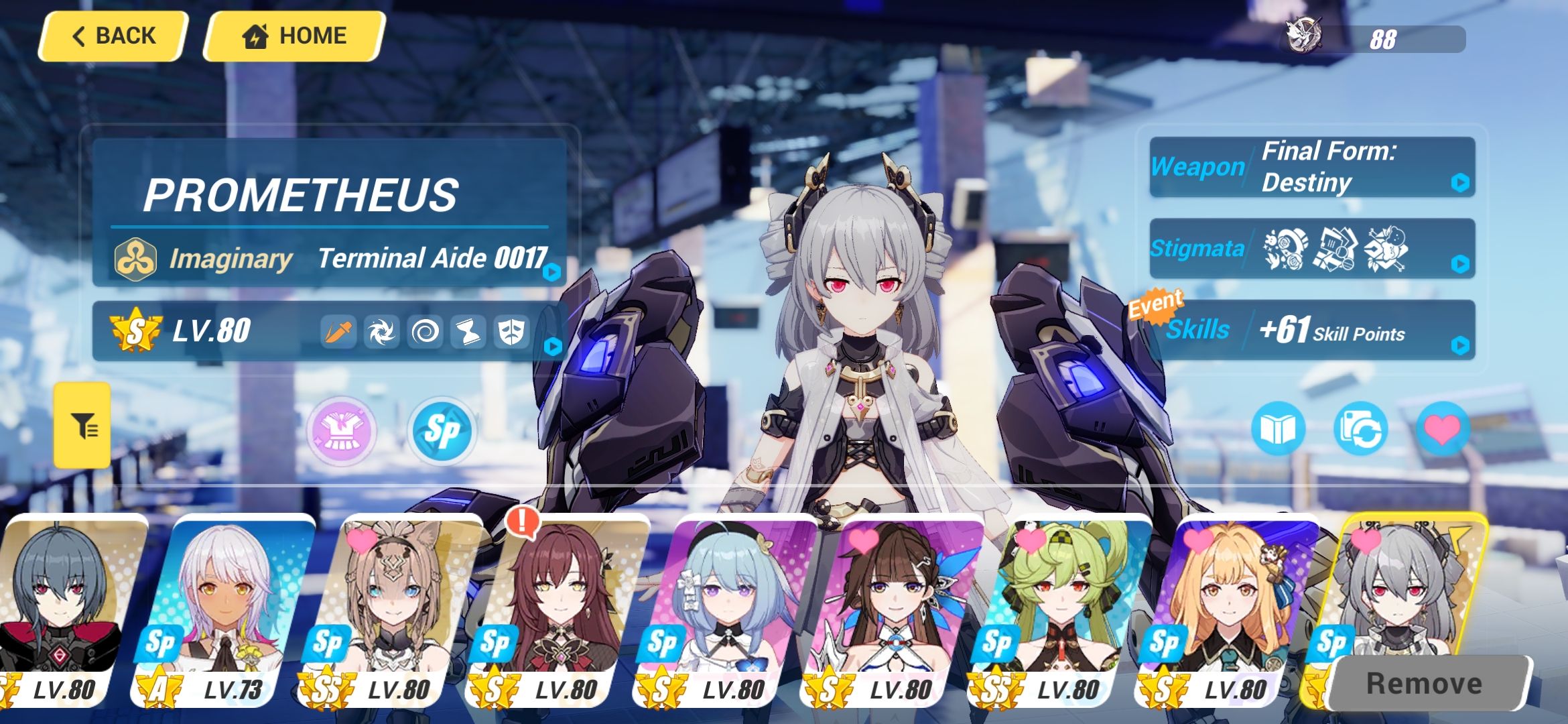Select the basic attack skill icon
The width and height of the screenshot is (1568, 724).
click(338, 332)
